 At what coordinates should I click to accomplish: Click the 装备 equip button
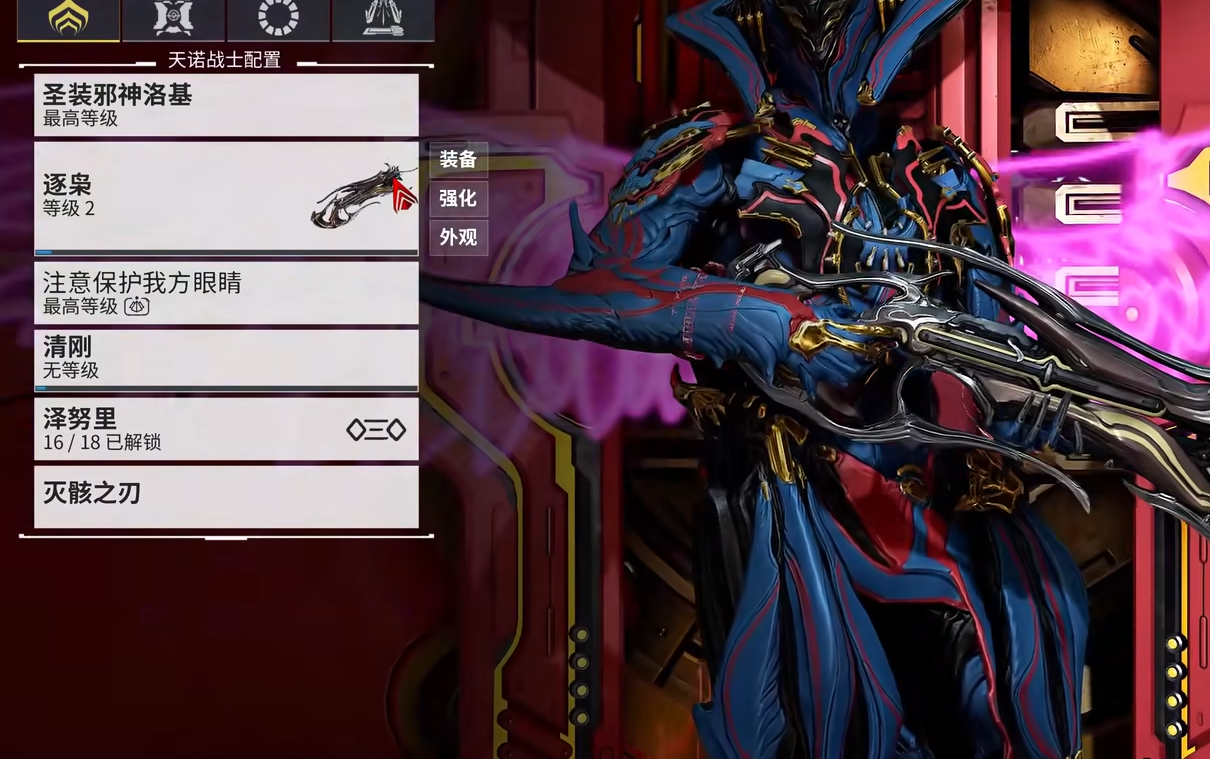458,160
